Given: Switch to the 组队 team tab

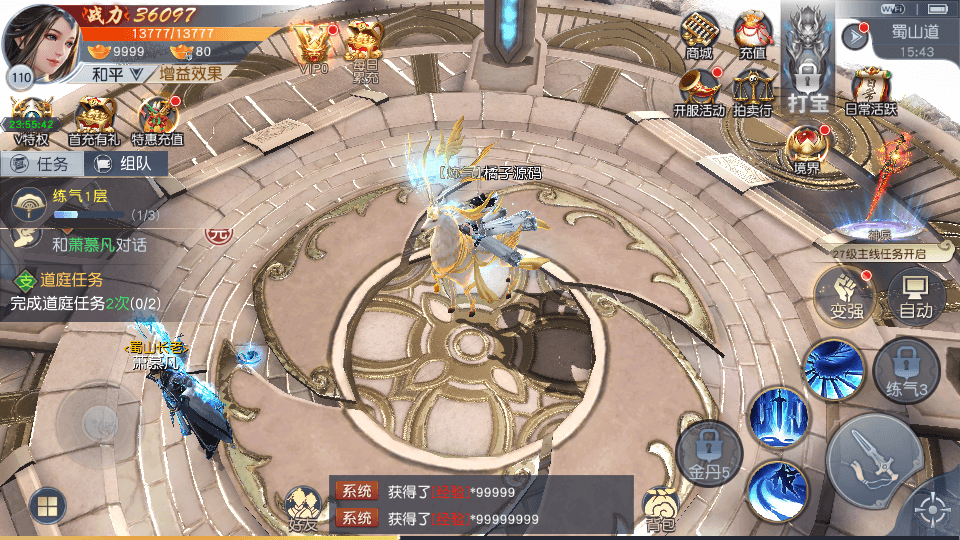Looking at the screenshot, I should [123, 164].
